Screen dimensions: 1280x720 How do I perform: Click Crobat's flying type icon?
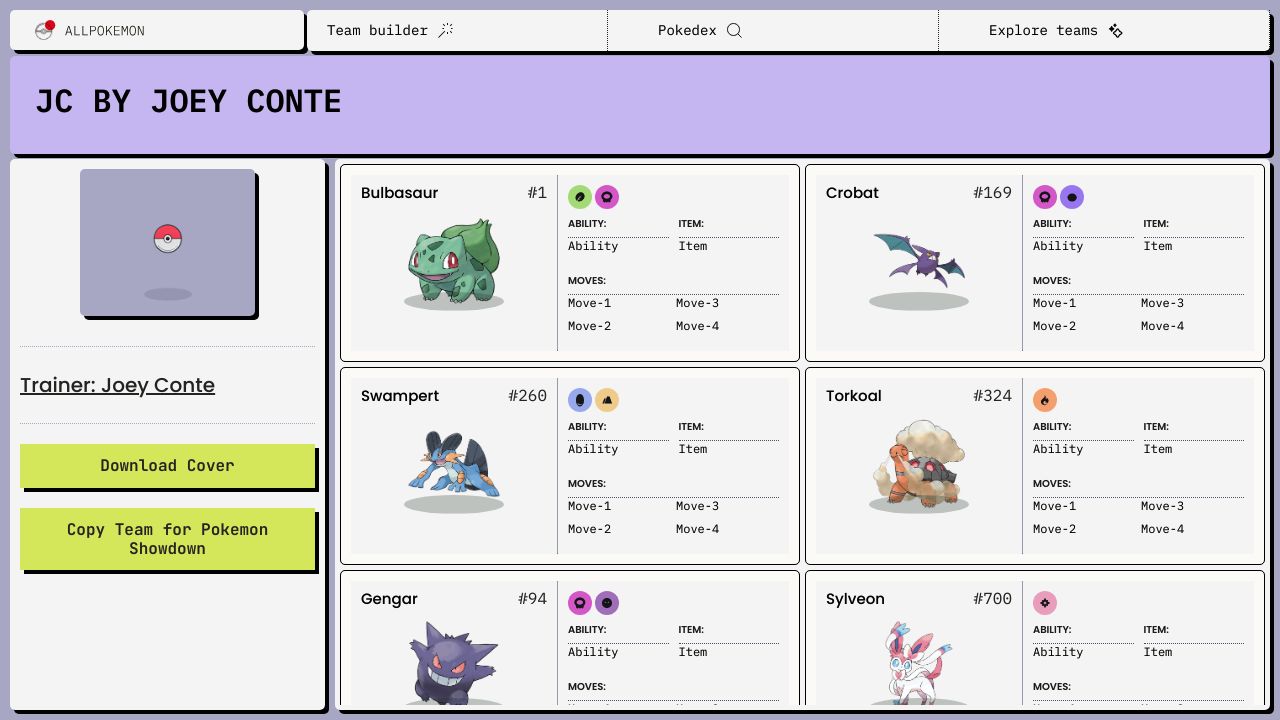1072,197
